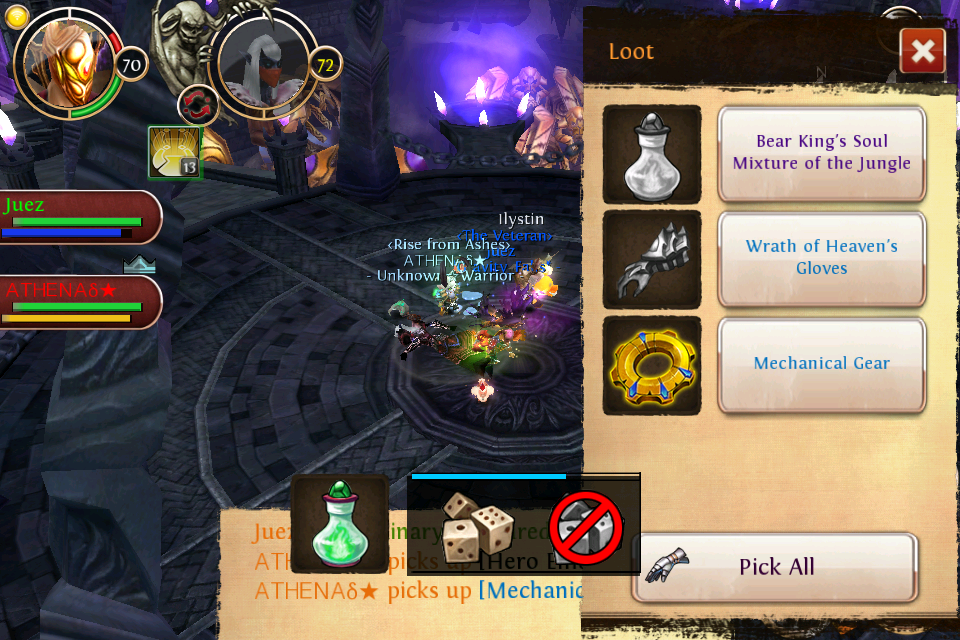This screenshot has height=640, width=960.
Task: Check the golden buff icon with 13
Action: click(x=175, y=152)
